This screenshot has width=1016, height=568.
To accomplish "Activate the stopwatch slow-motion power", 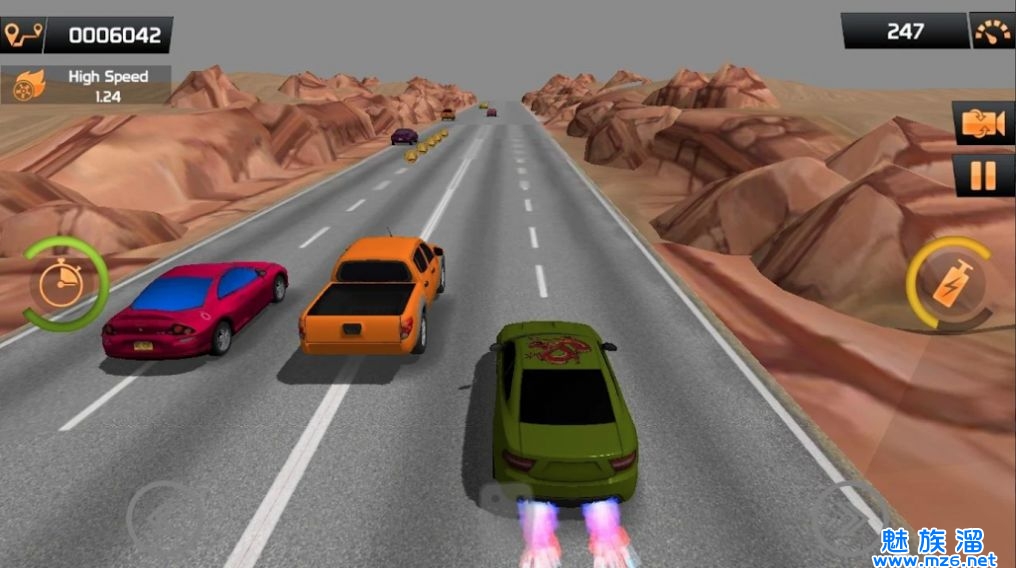I will point(63,285).
